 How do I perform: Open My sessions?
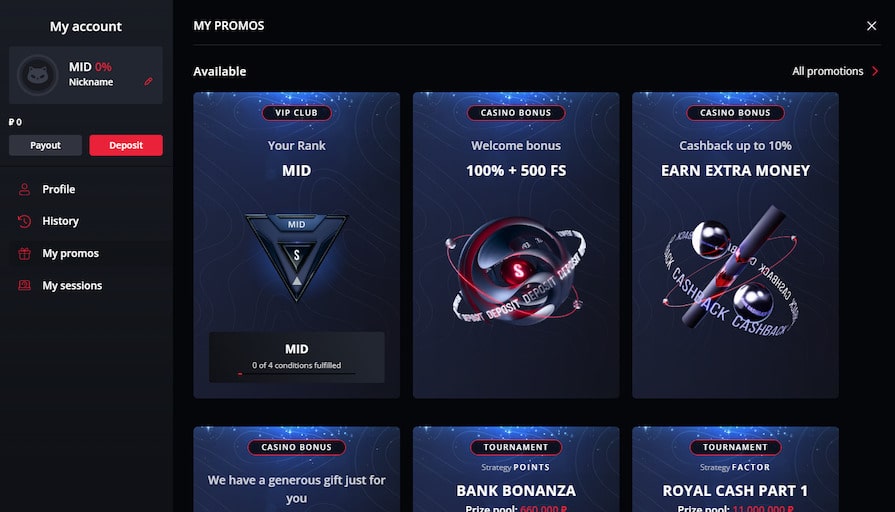(x=72, y=285)
